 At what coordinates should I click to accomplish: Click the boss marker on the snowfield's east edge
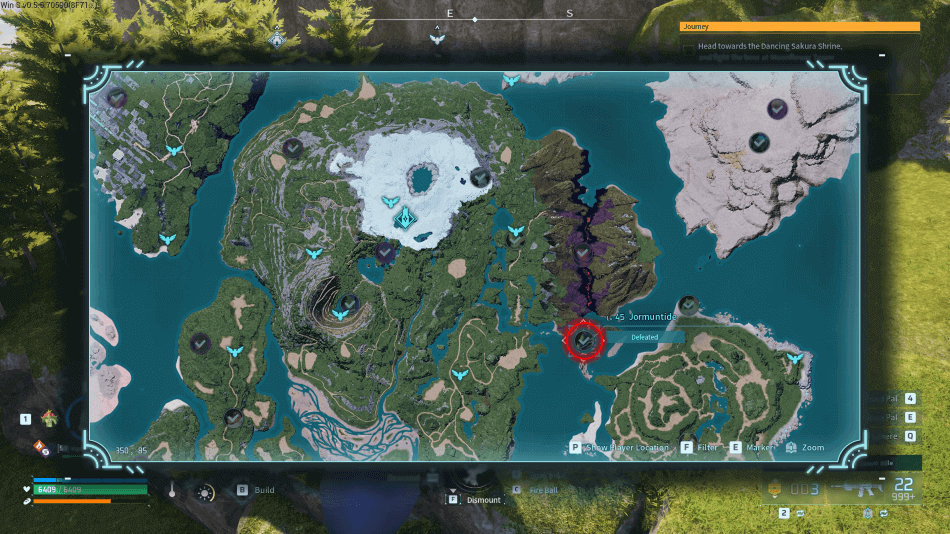coord(480,178)
